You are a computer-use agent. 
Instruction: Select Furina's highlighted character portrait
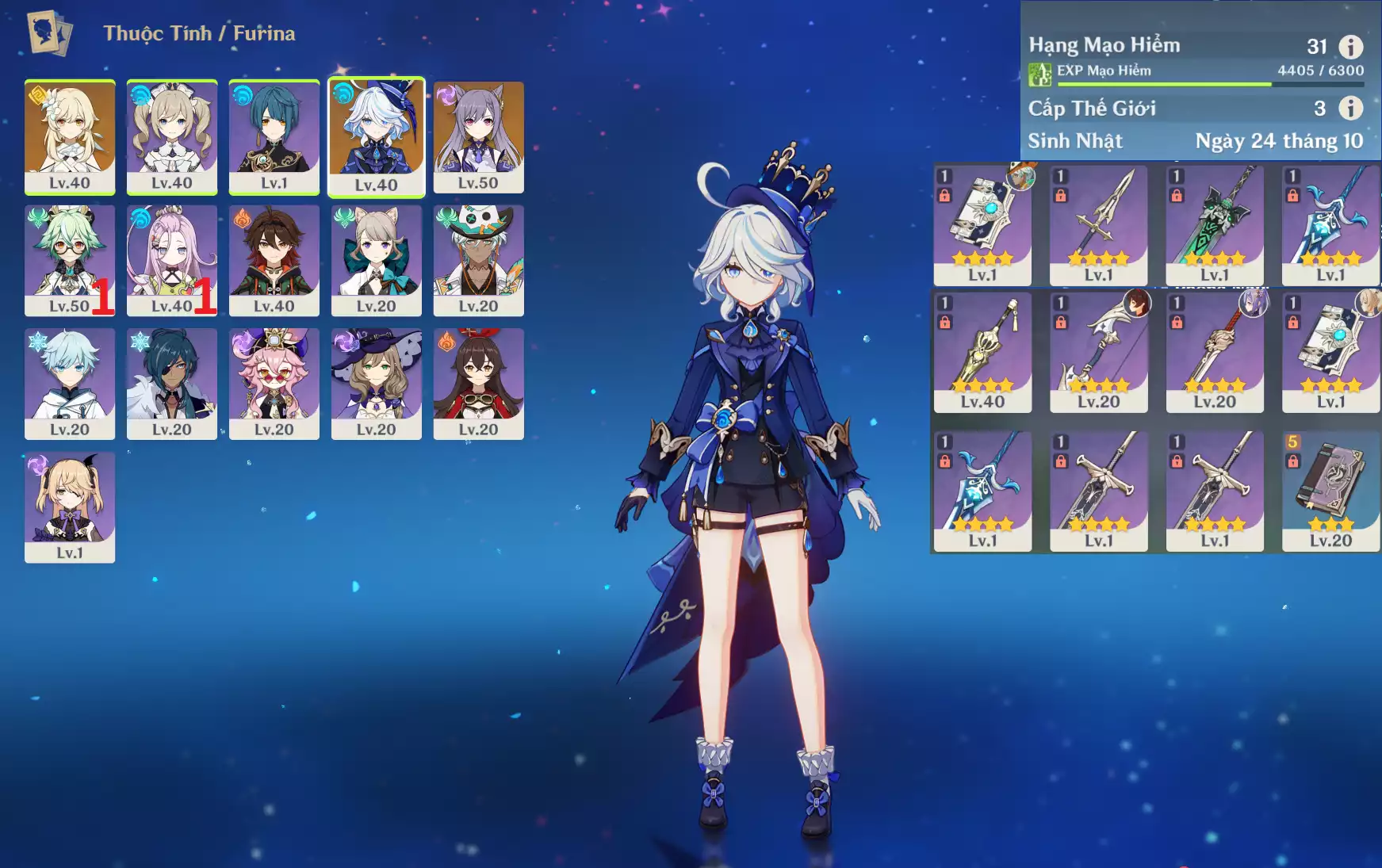click(377, 136)
